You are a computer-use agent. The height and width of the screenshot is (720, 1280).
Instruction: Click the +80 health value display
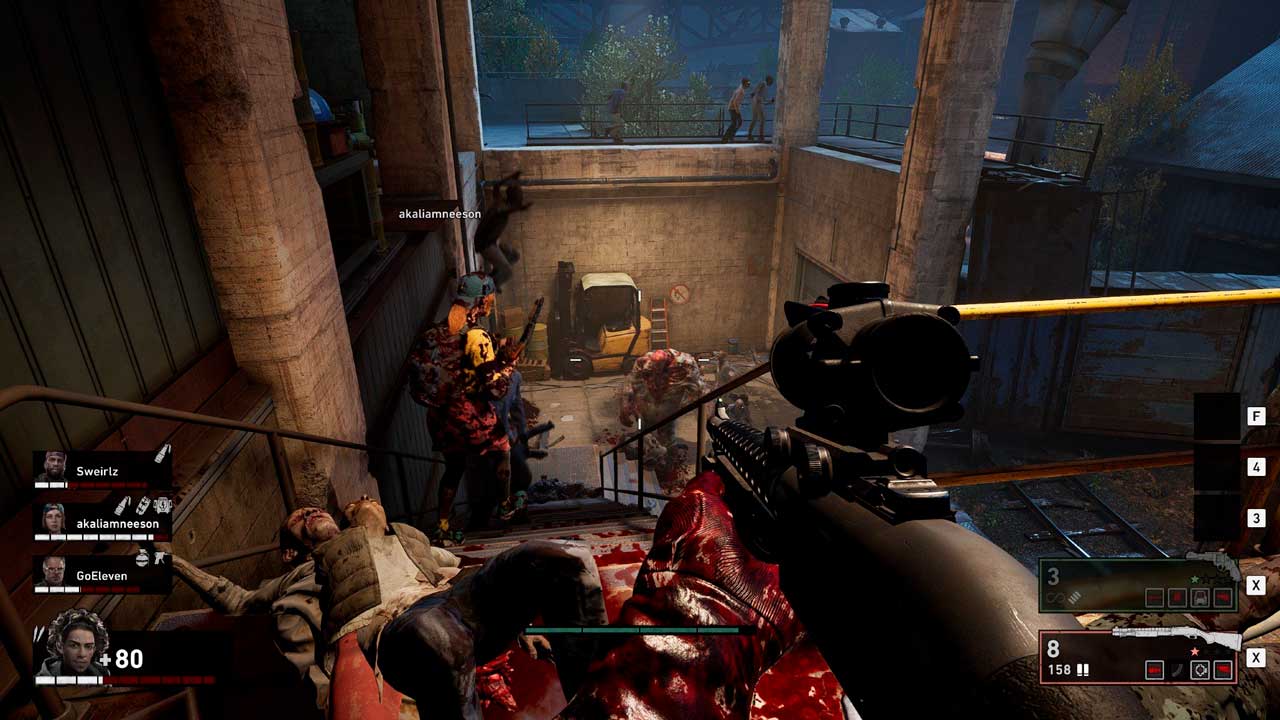click(x=121, y=658)
